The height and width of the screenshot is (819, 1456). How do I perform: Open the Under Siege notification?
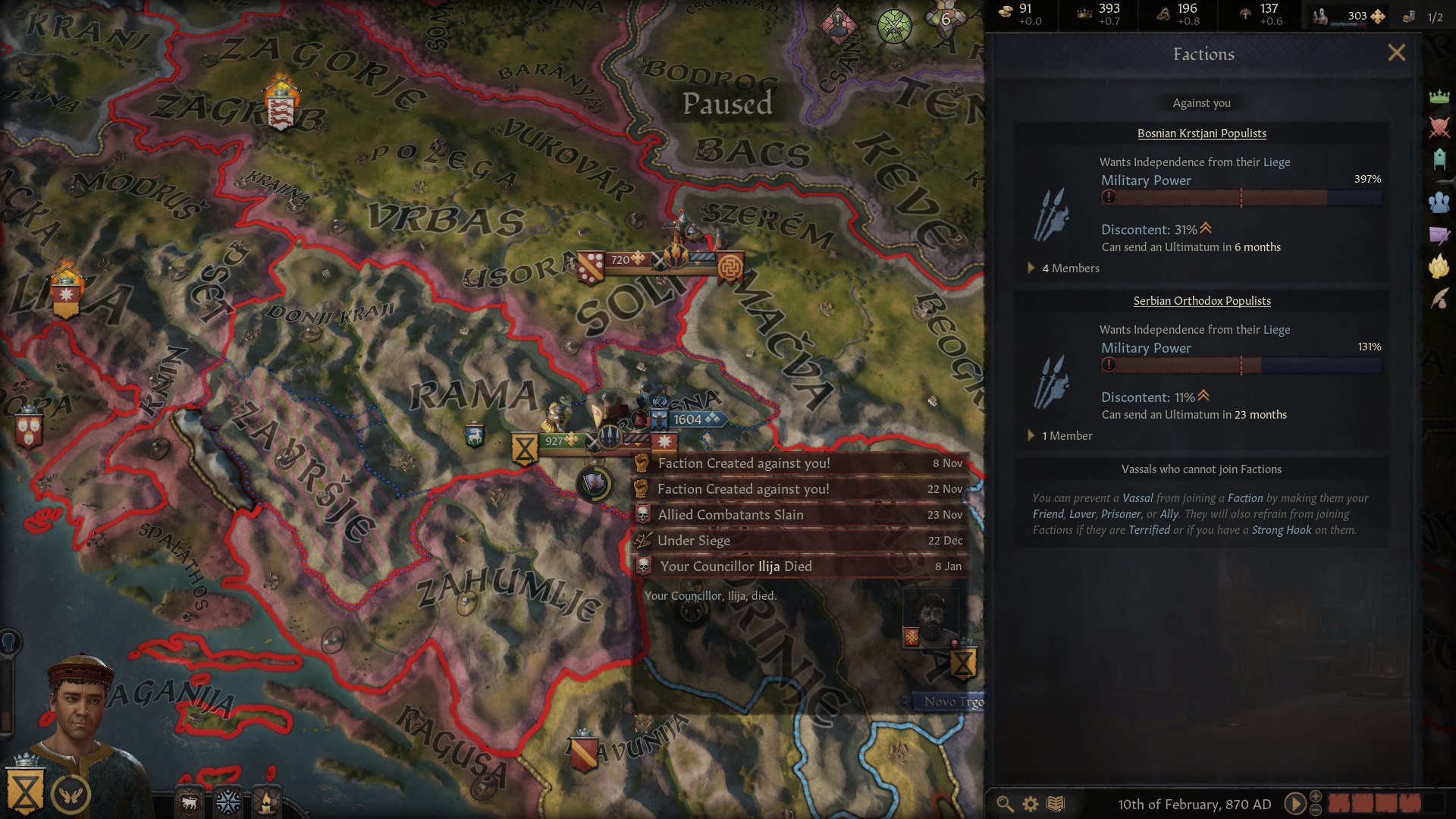click(x=800, y=541)
